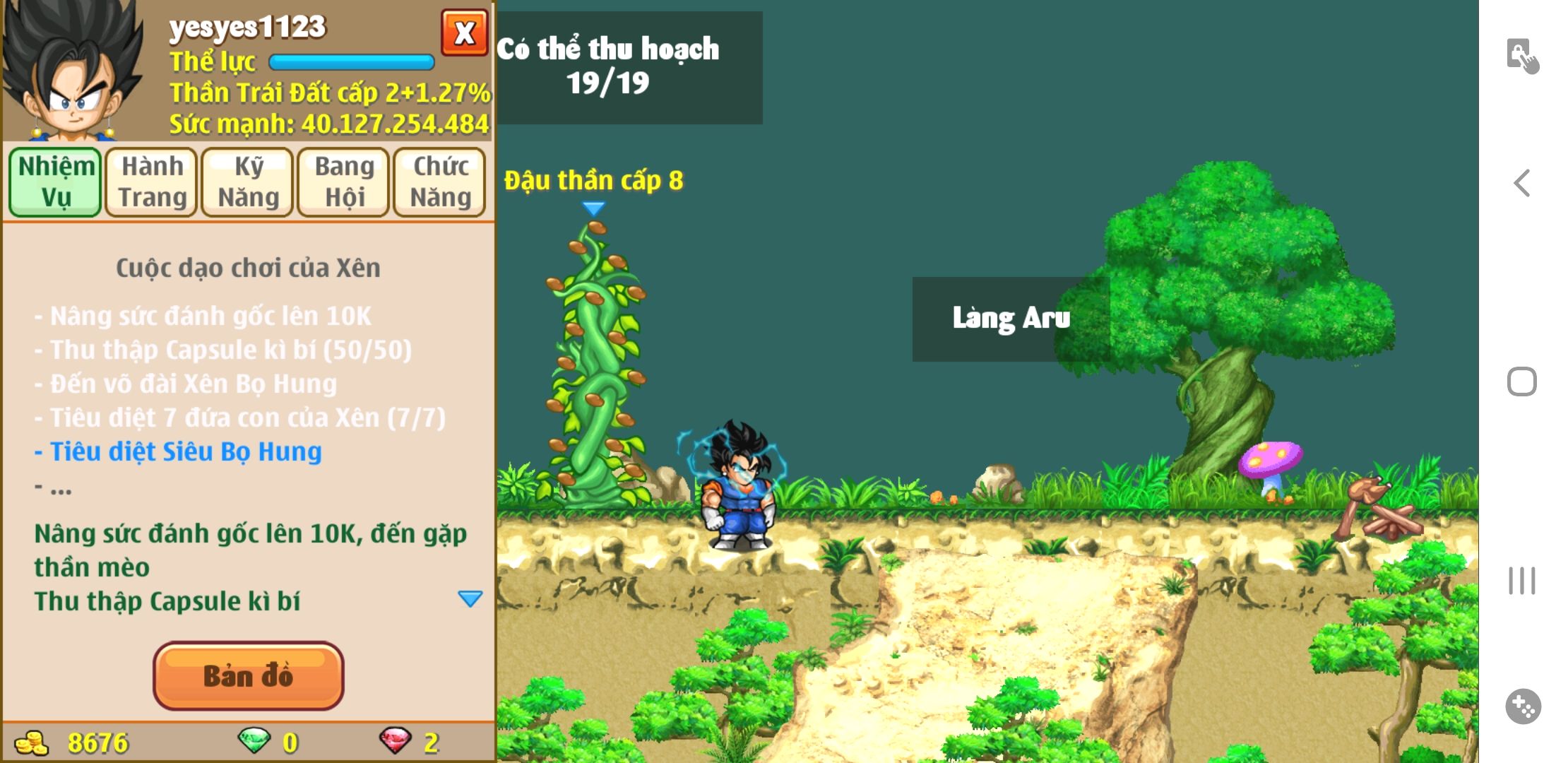Image resolution: width=1568 pixels, height=763 pixels.
Task: Select the Kỹ Năng tab
Action: (248, 182)
